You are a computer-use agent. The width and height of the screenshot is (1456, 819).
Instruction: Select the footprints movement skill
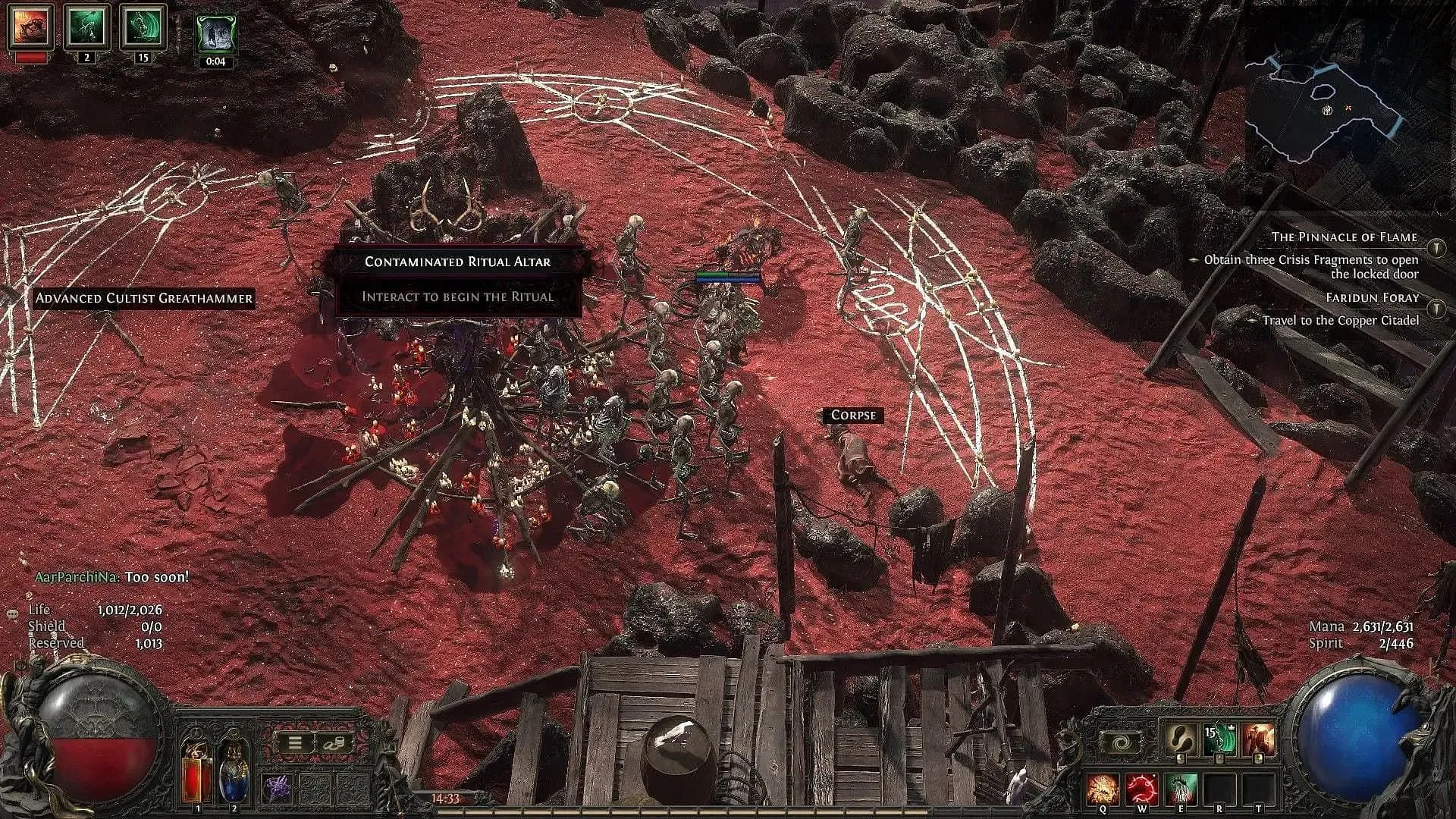click(1181, 739)
